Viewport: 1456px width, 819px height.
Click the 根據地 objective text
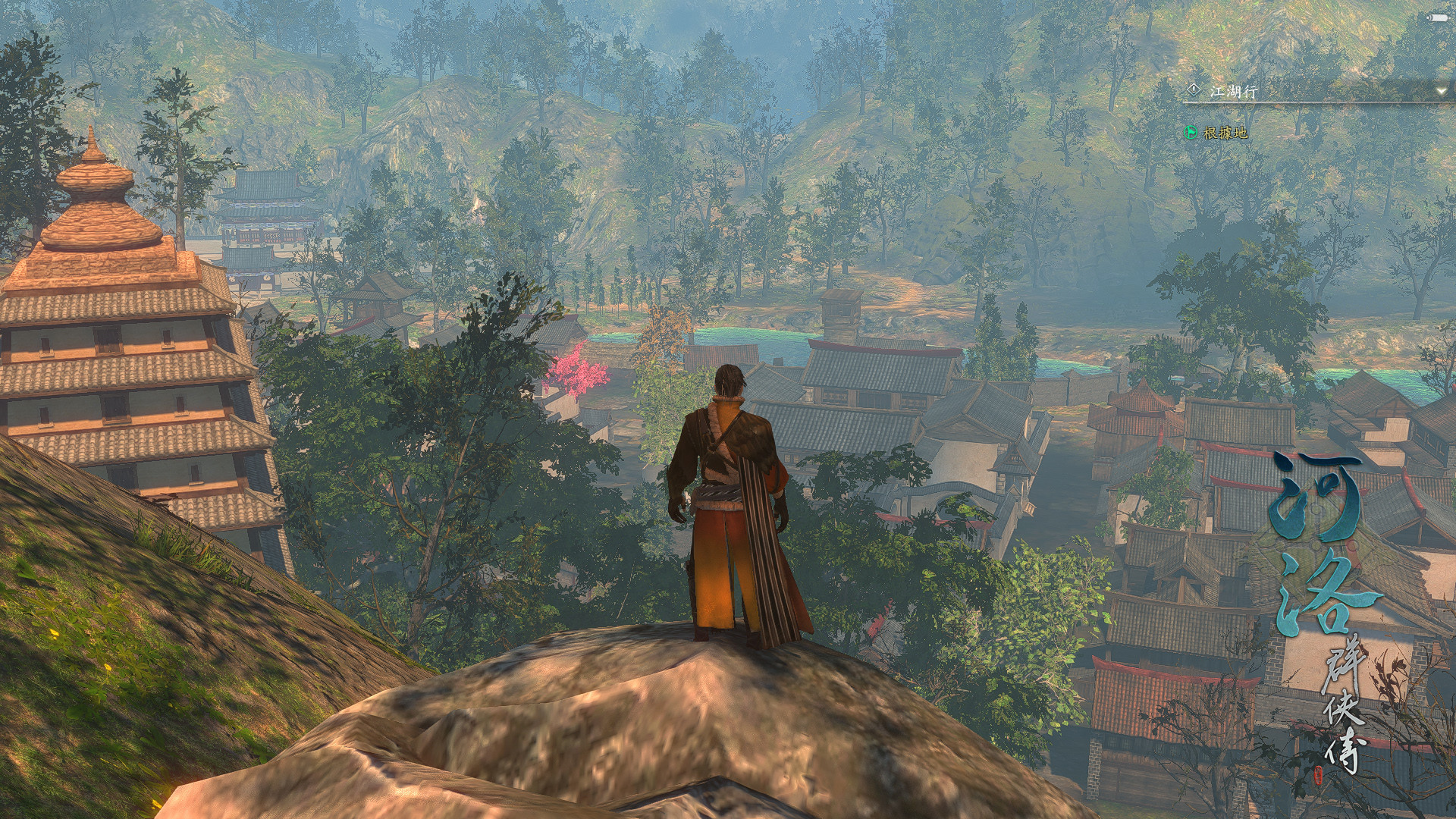pos(1226,133)
